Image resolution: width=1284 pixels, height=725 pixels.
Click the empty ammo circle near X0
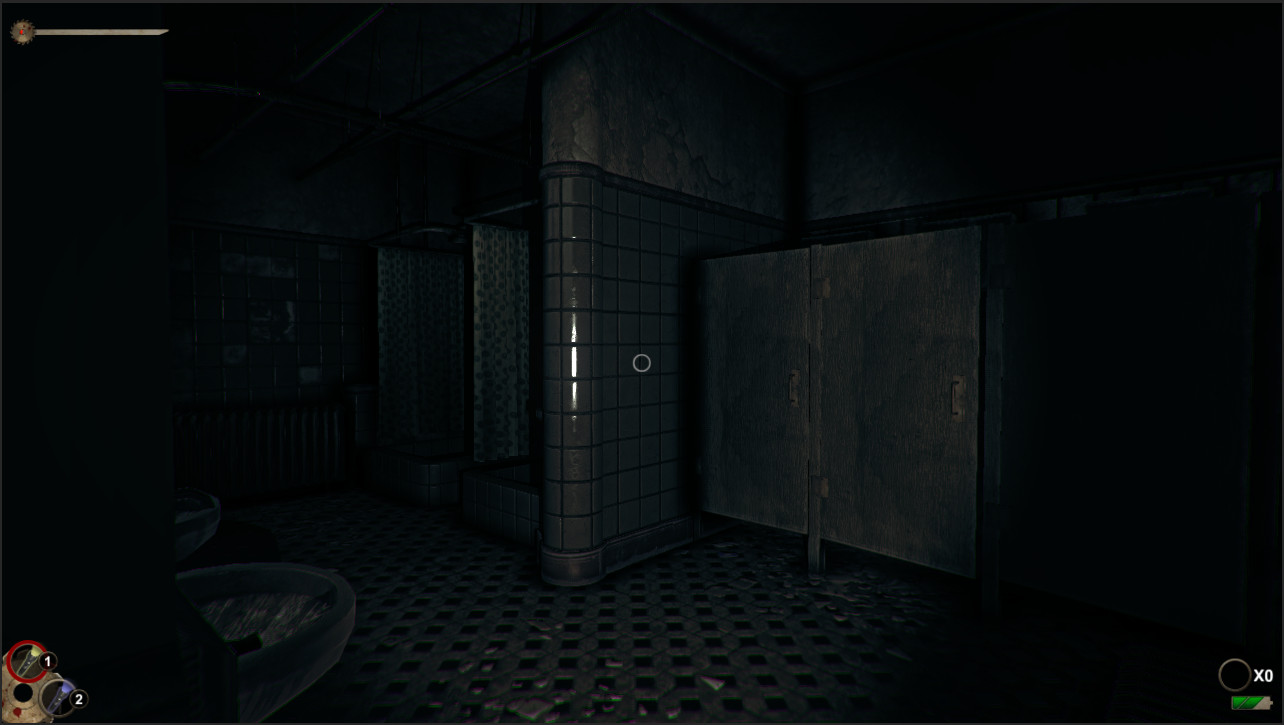click(x=1236, y=675)
